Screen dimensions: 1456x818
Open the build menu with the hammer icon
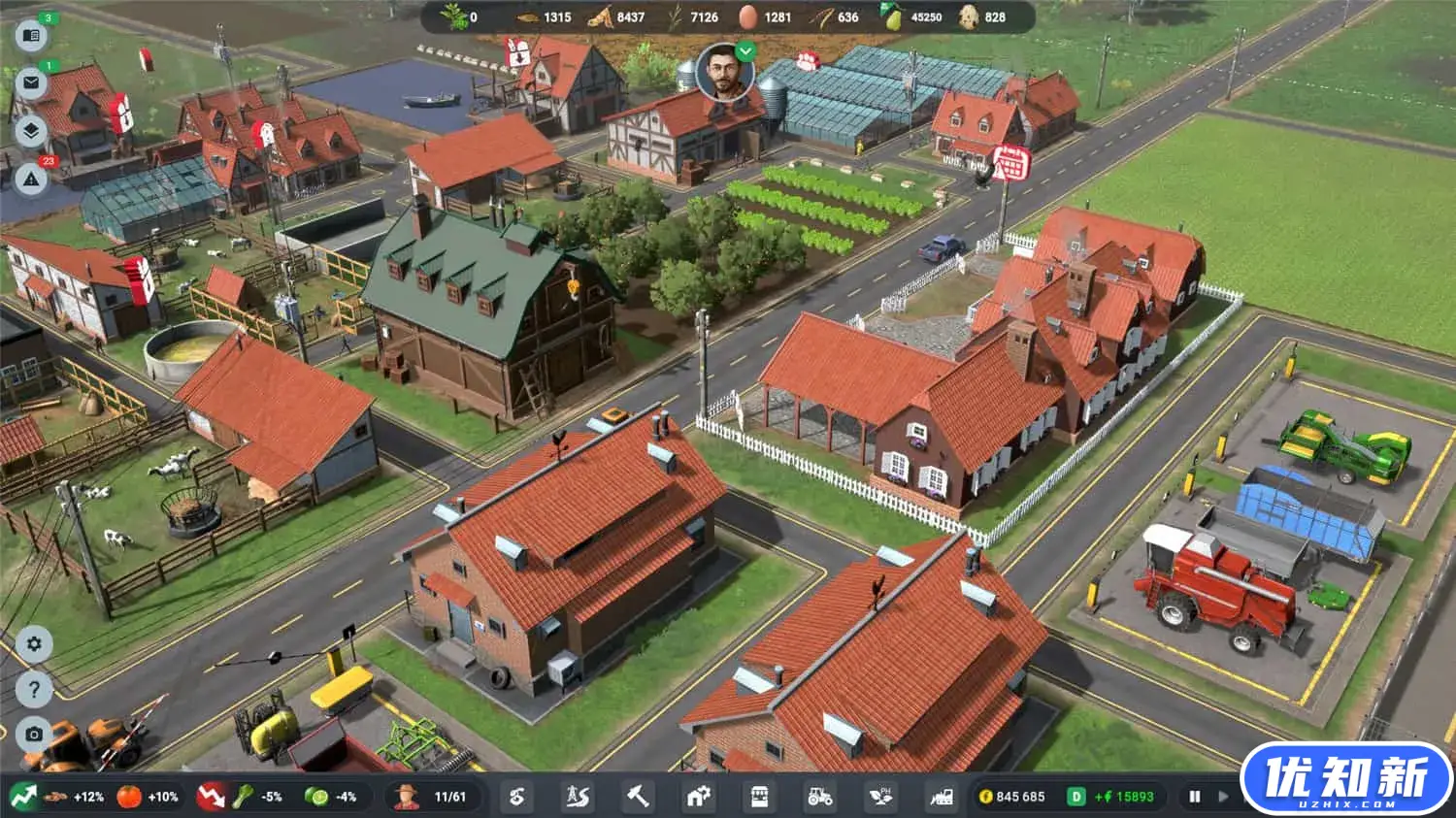pyautogui.click(x=639, y=797)
